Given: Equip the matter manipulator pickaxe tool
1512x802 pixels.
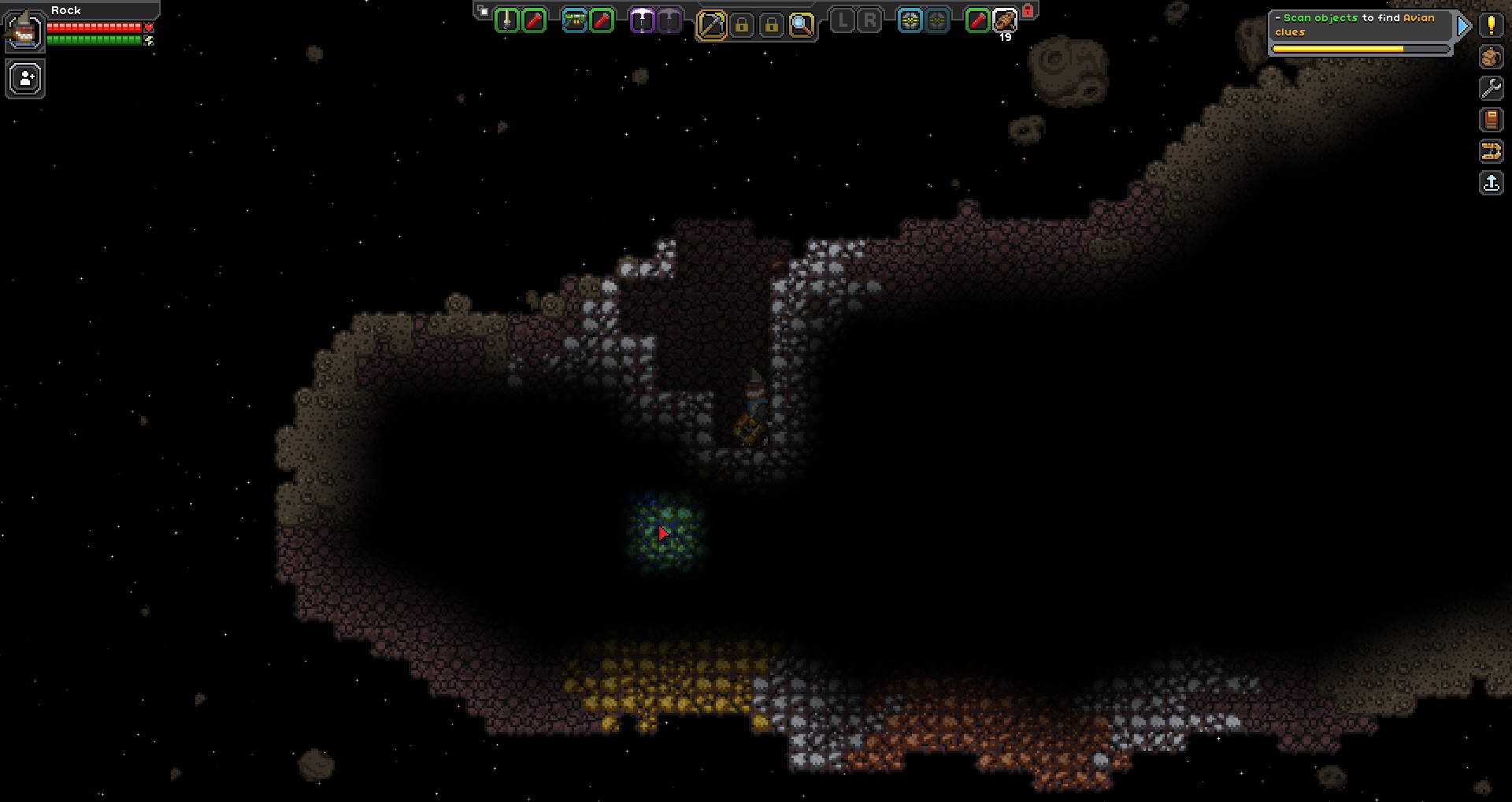Looking at the screenshot, I should tap(711, 25).
